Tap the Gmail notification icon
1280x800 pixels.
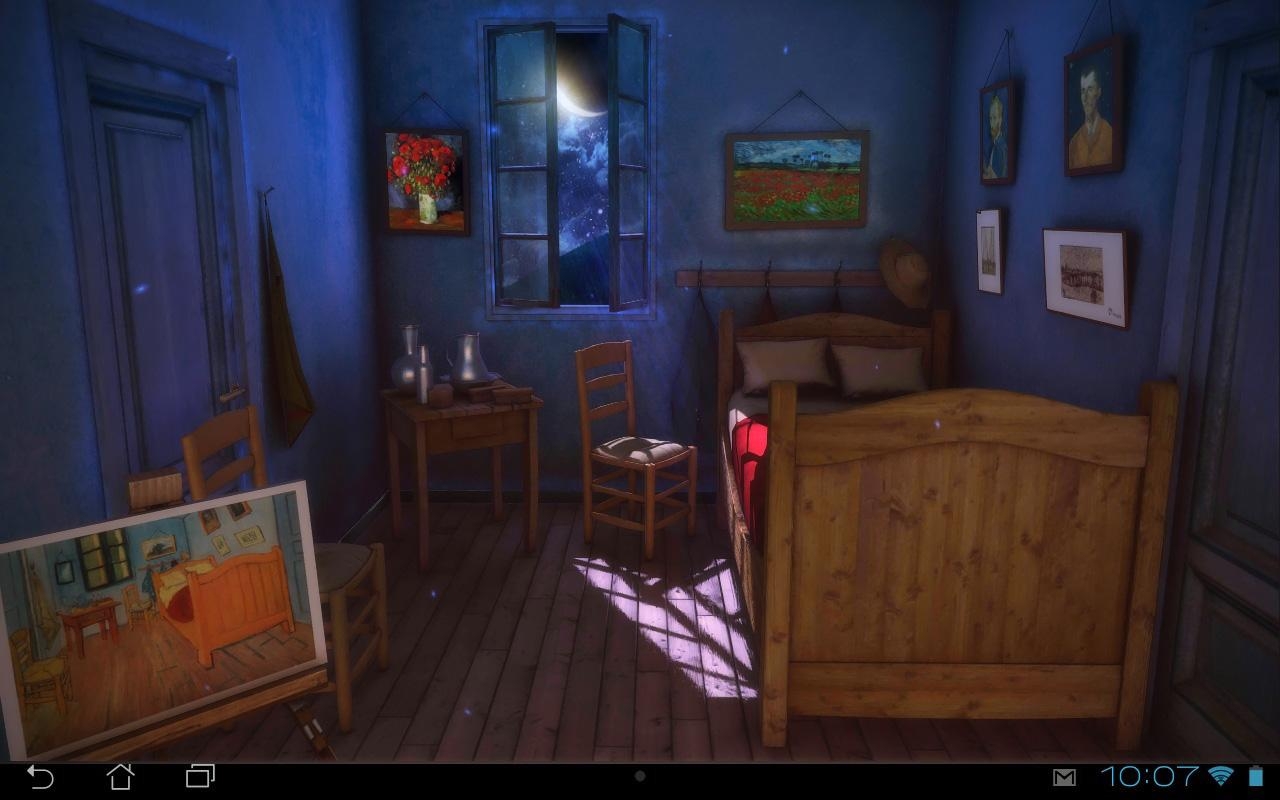[x=1064, y=775]
